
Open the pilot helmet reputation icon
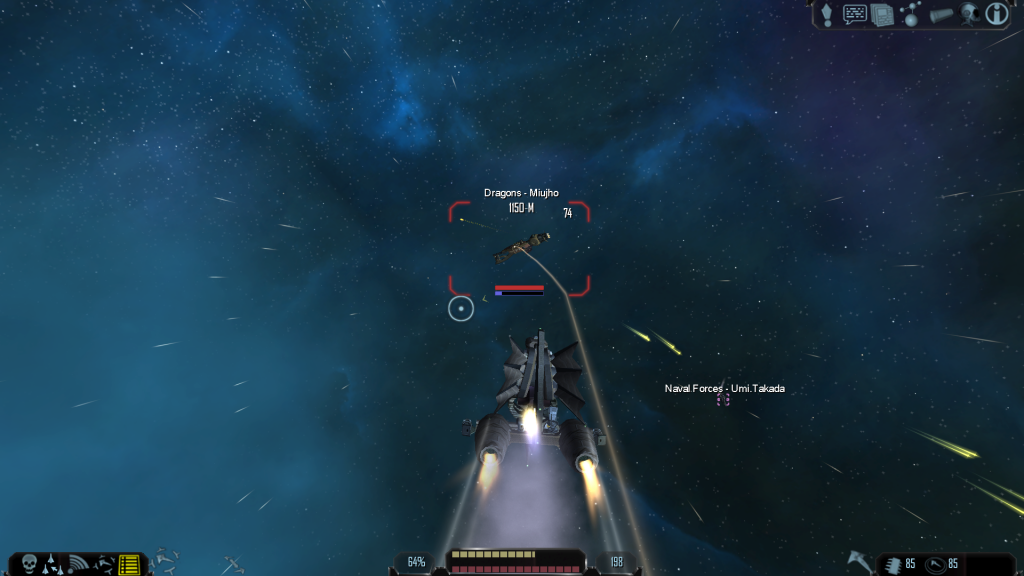(x=968, y=14)
